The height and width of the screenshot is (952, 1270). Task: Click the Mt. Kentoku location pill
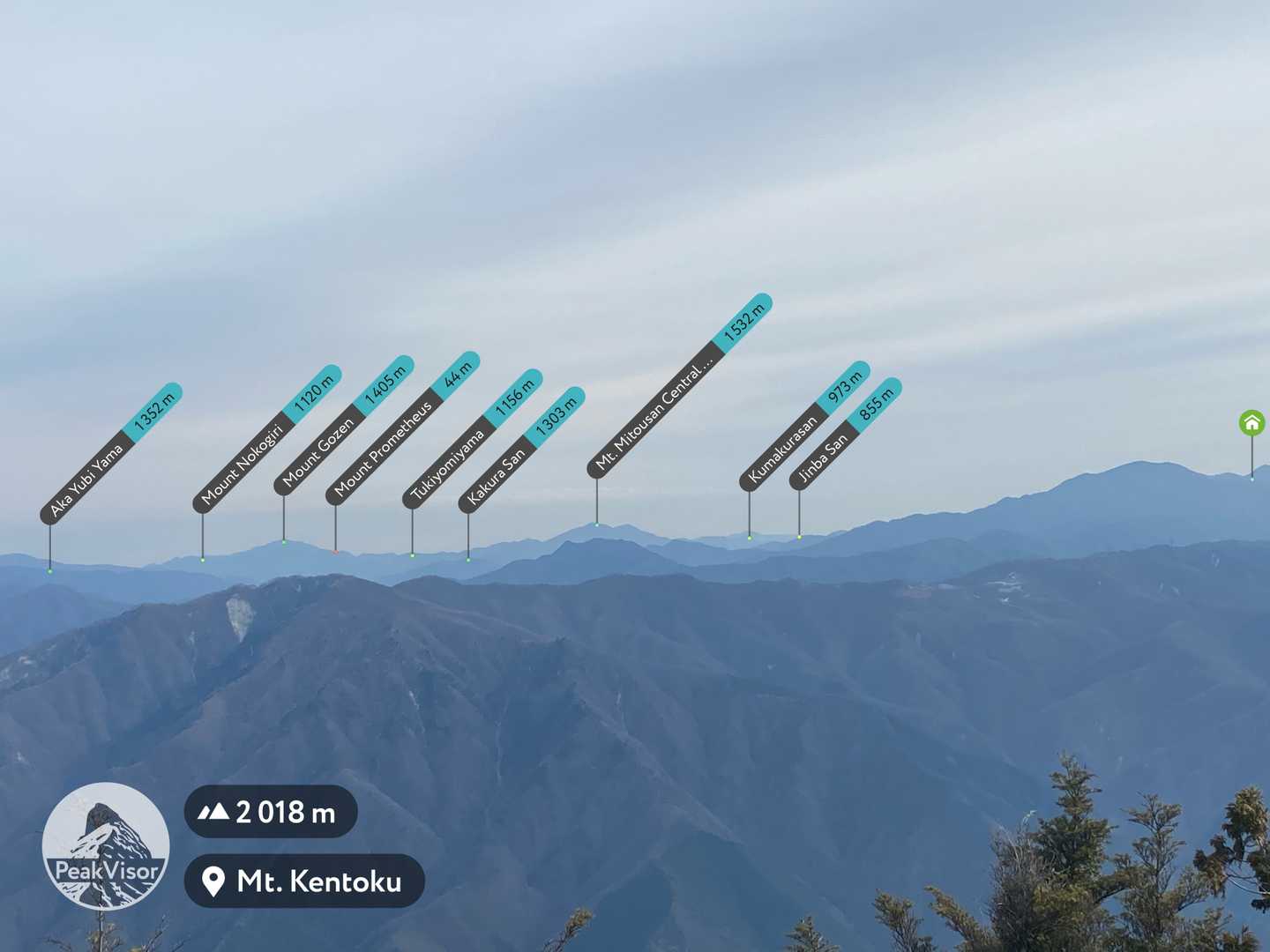[304, 881]
